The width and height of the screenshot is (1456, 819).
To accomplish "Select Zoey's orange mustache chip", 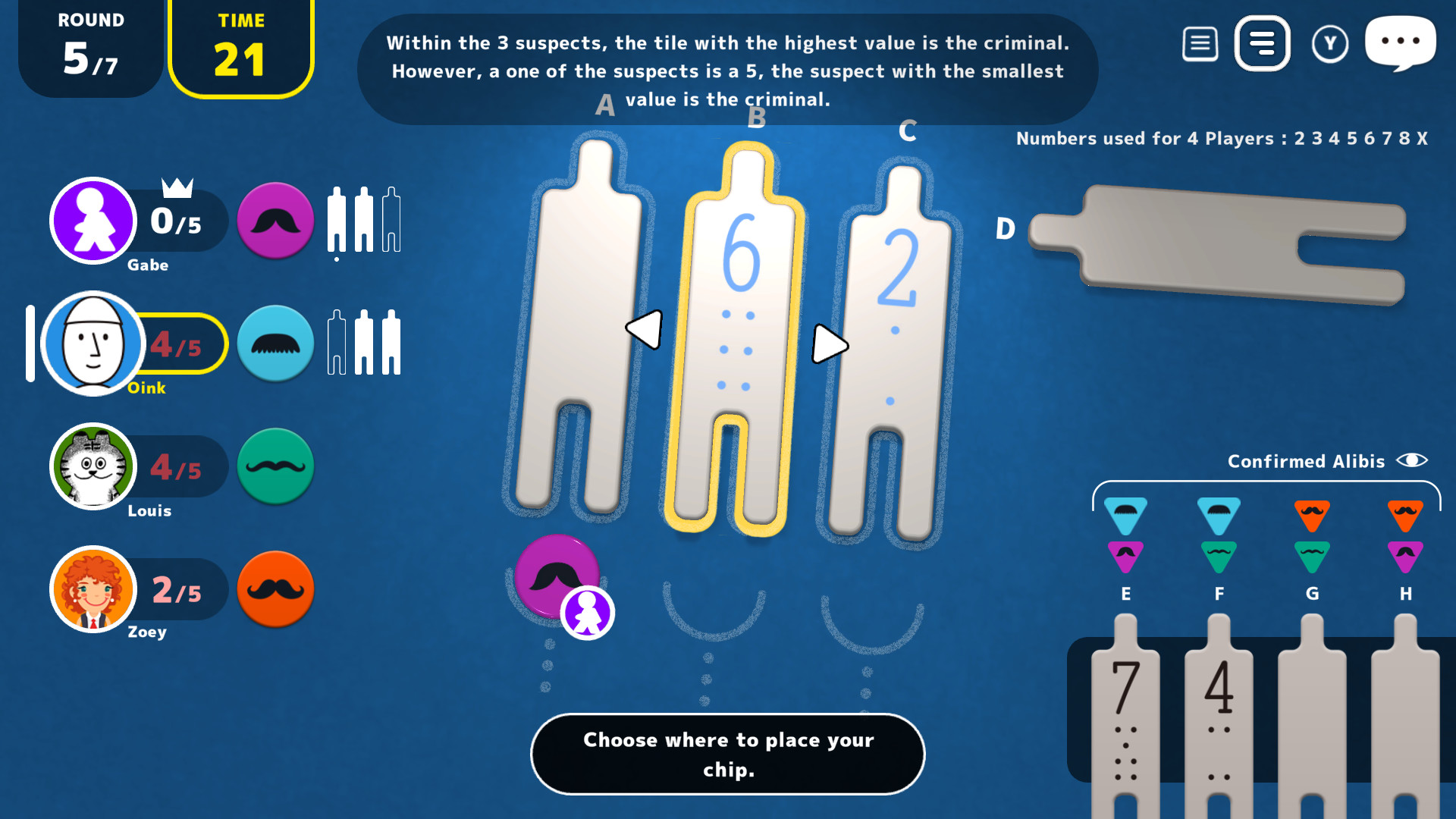I will 275,589.
